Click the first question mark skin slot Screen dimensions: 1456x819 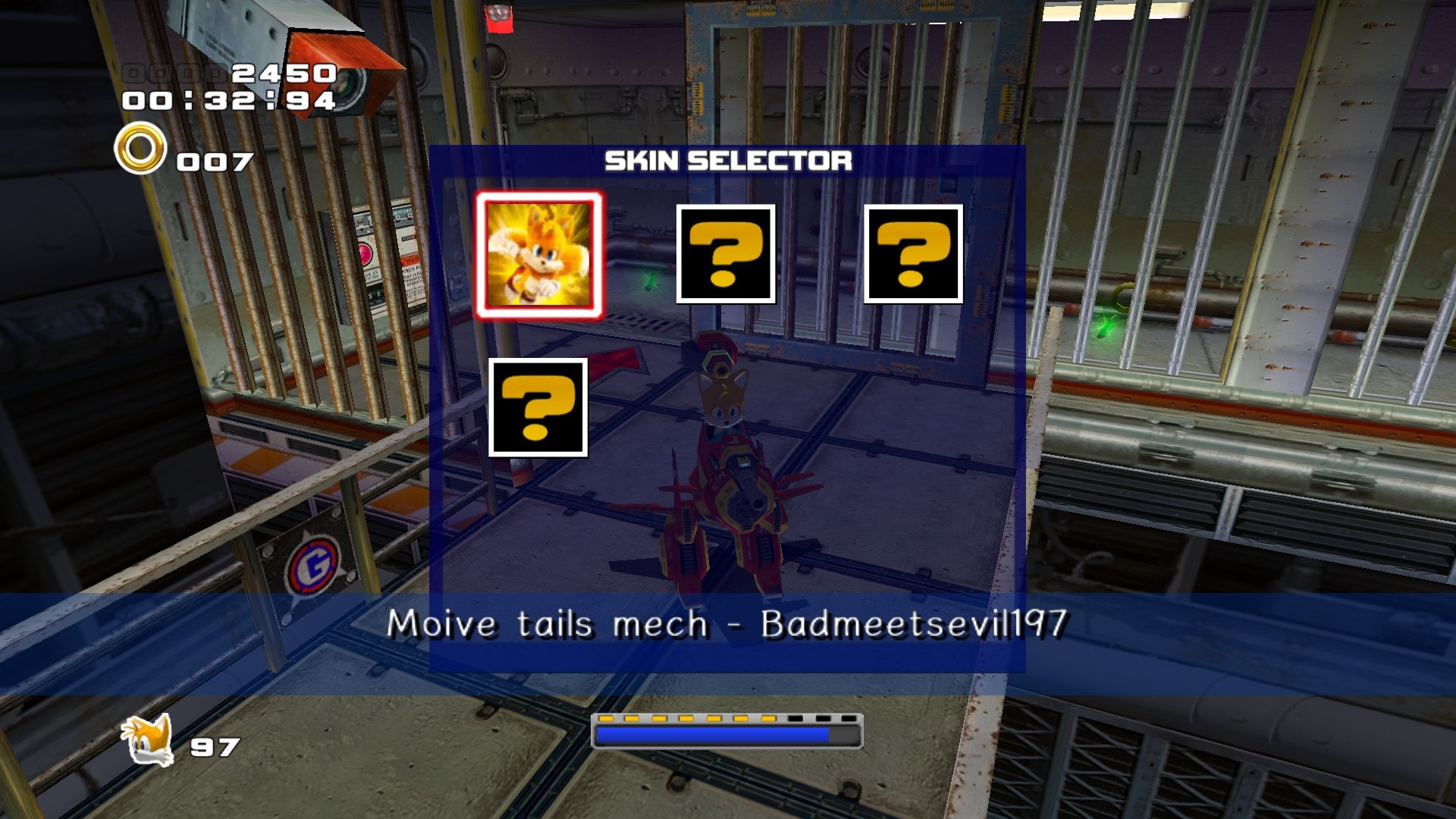tap(726, 254)
